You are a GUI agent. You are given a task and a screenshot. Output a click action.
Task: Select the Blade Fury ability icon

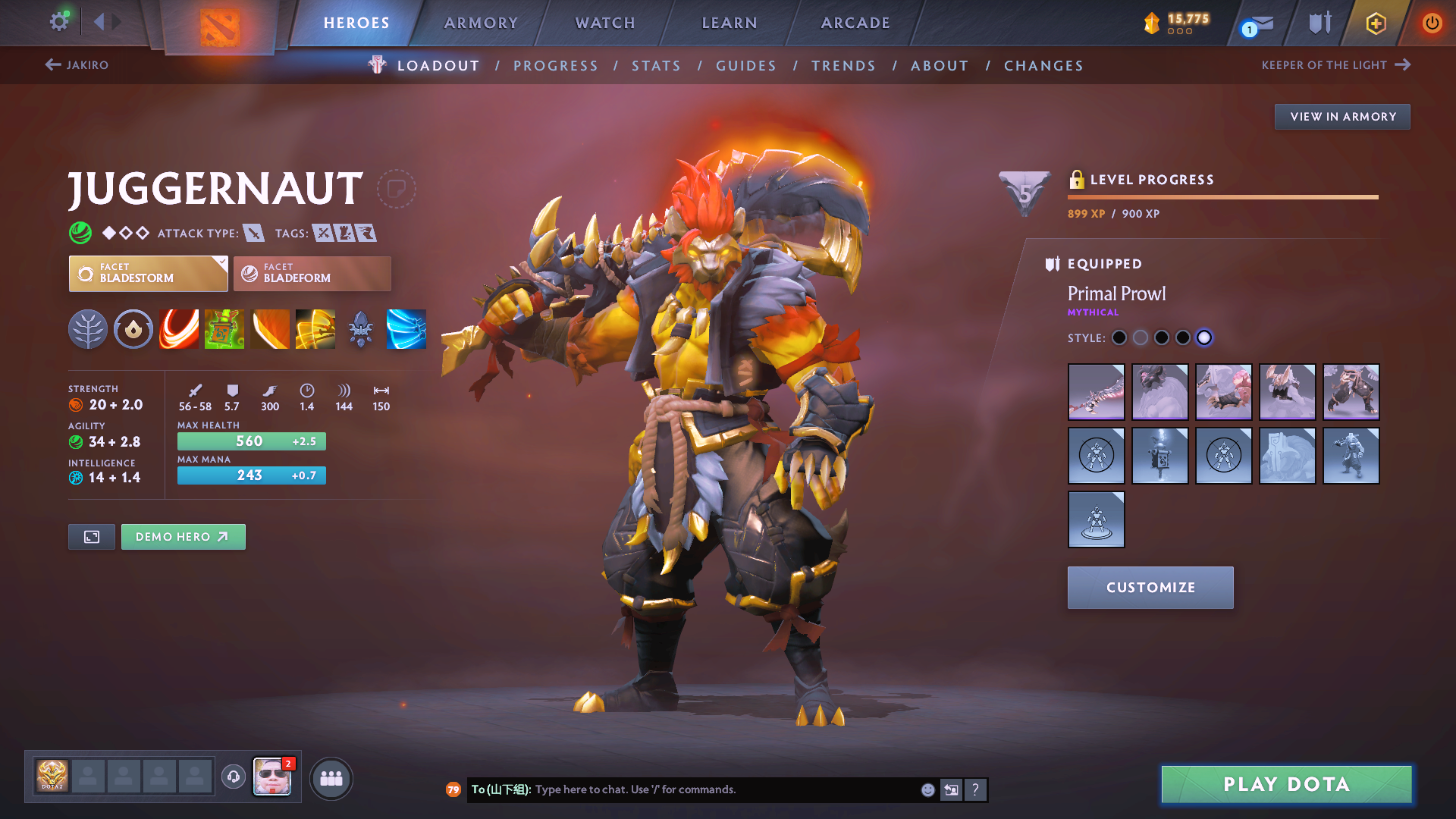click(x=179, y=329)
